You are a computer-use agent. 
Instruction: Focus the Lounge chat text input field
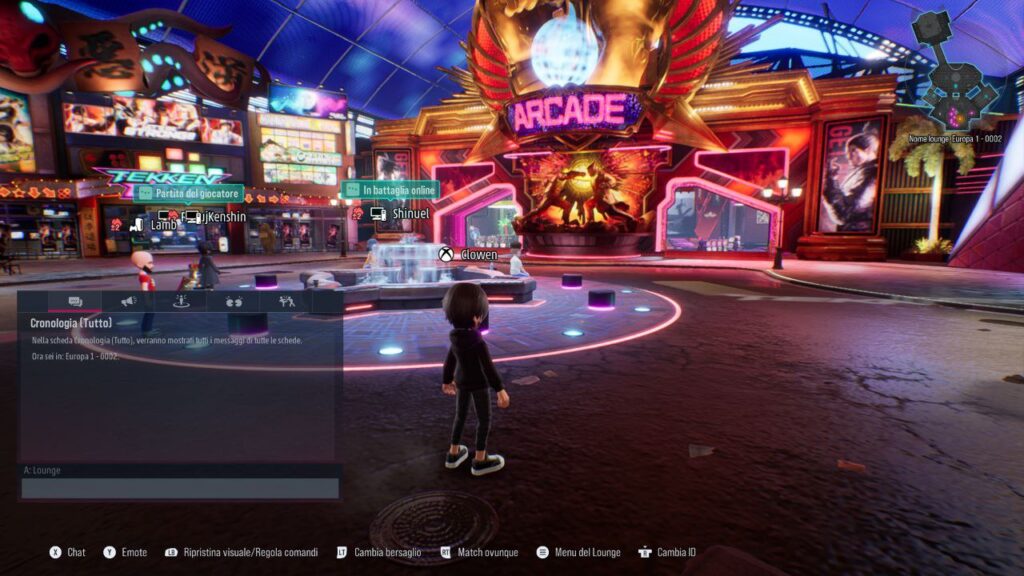[180, 488]
